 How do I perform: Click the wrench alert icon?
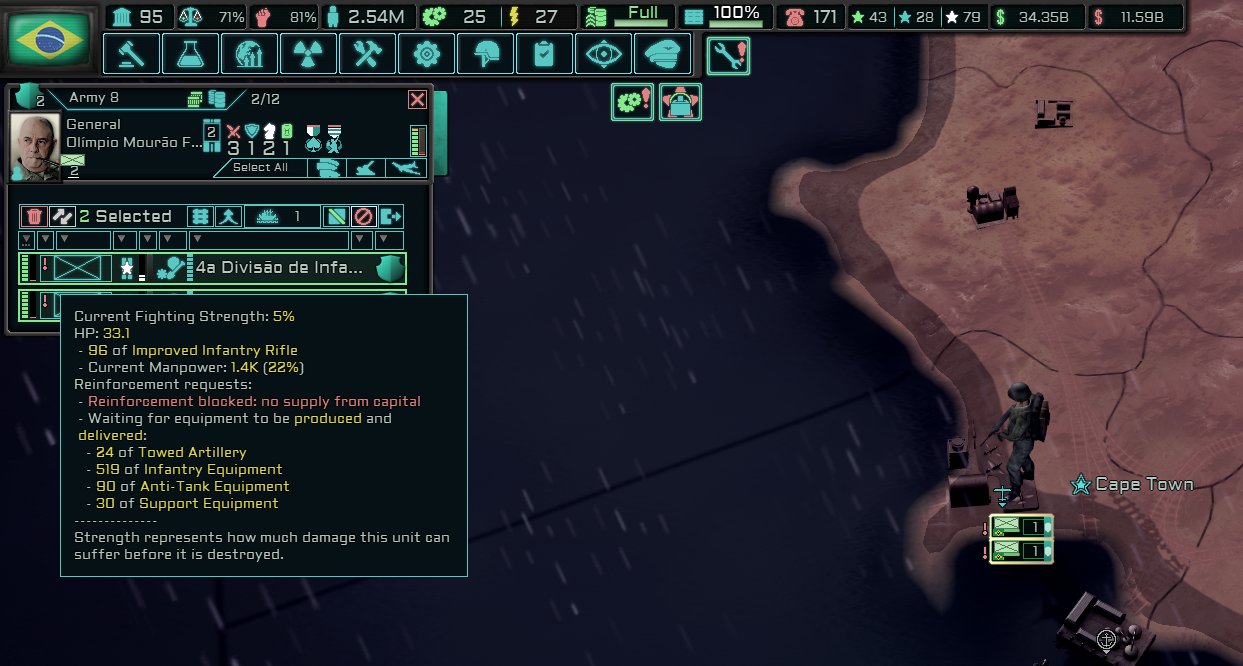pyautogui.click(x=728, y=55)
